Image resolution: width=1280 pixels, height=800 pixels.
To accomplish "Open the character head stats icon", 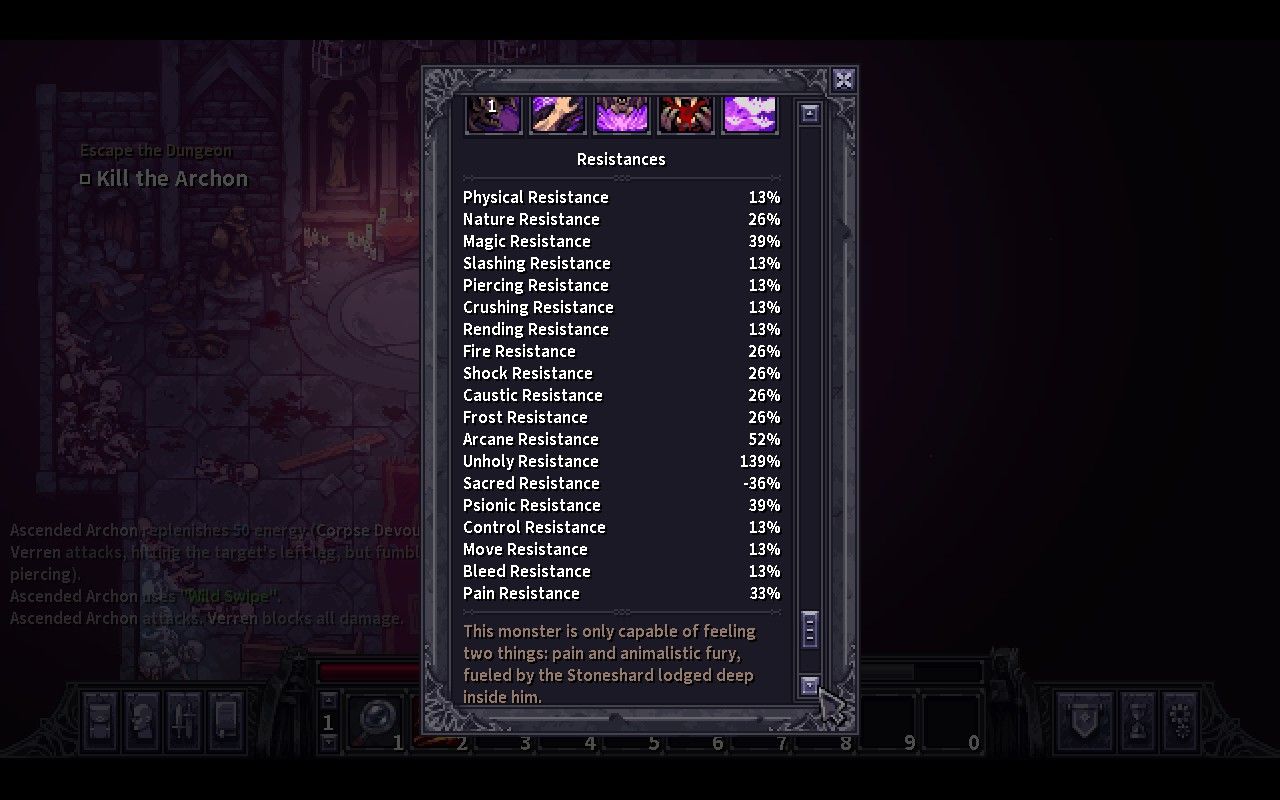I will [x=139, y=723].
